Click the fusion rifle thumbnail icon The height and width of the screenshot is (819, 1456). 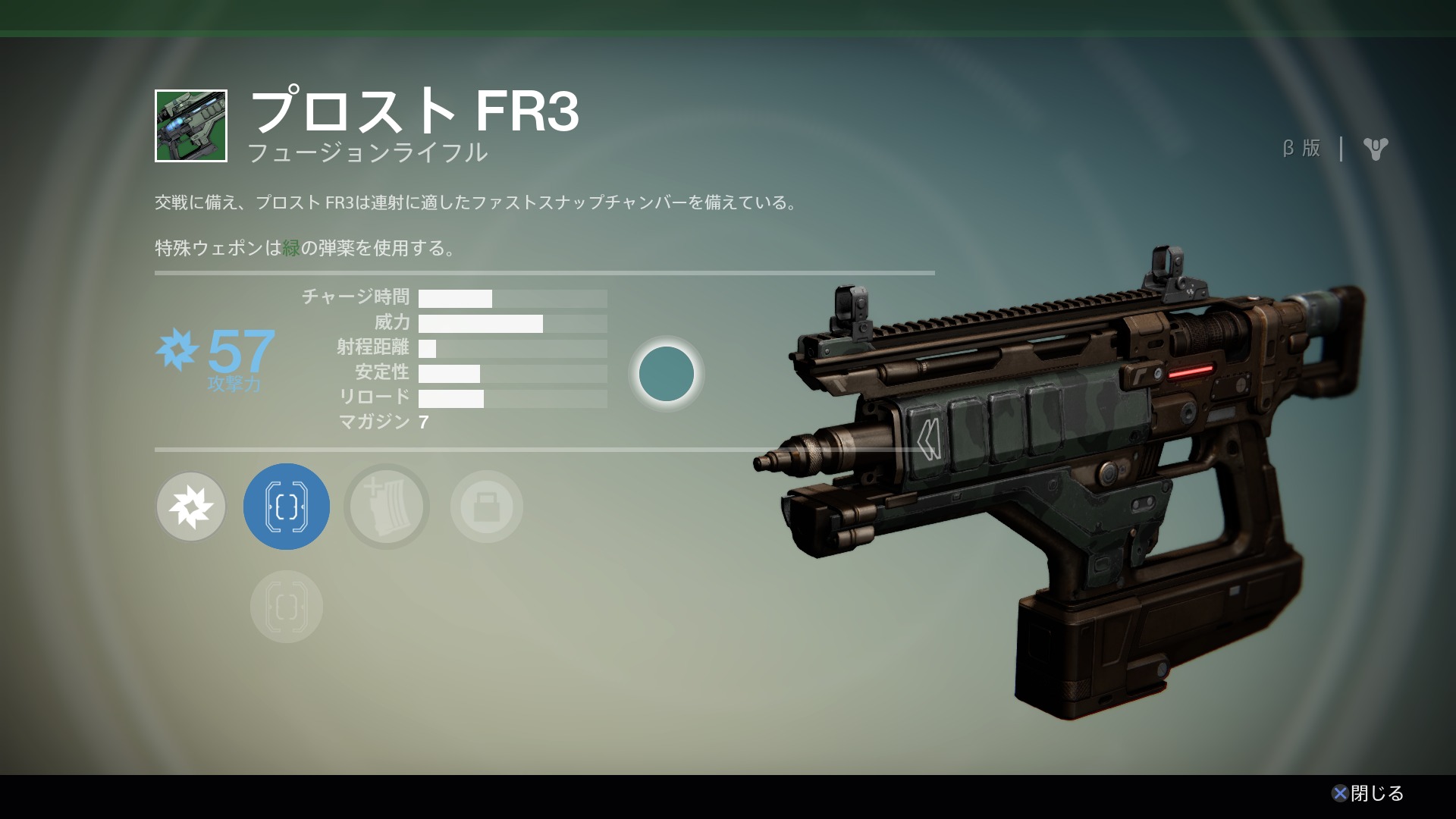[x=191, y=126]
